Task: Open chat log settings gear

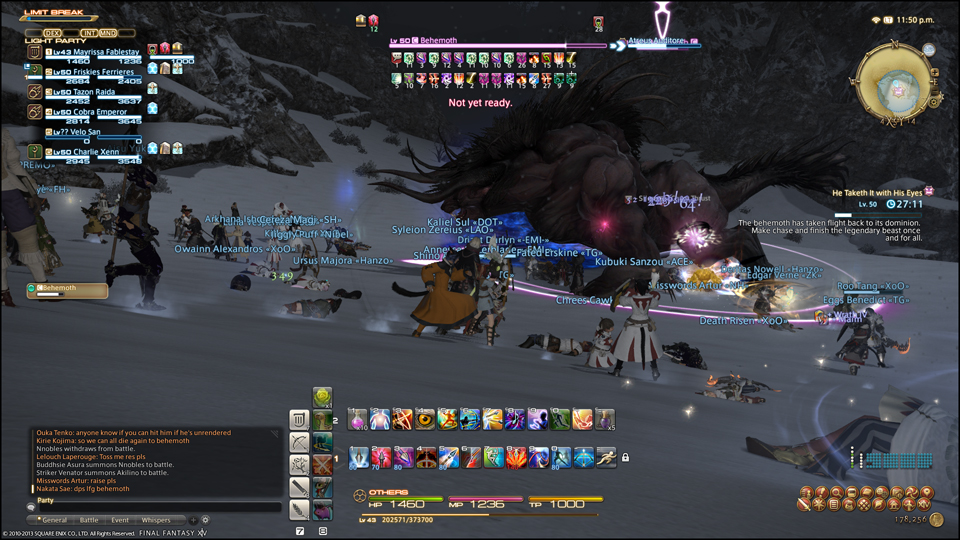Action: click(x=205, y=520)
